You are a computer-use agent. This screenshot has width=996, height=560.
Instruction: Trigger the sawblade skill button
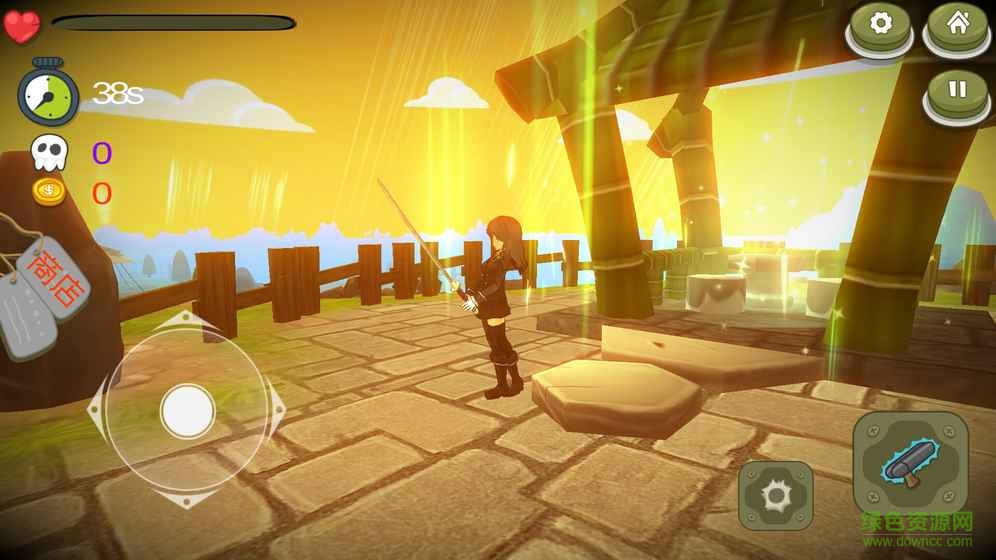click(x=775, y=495)
